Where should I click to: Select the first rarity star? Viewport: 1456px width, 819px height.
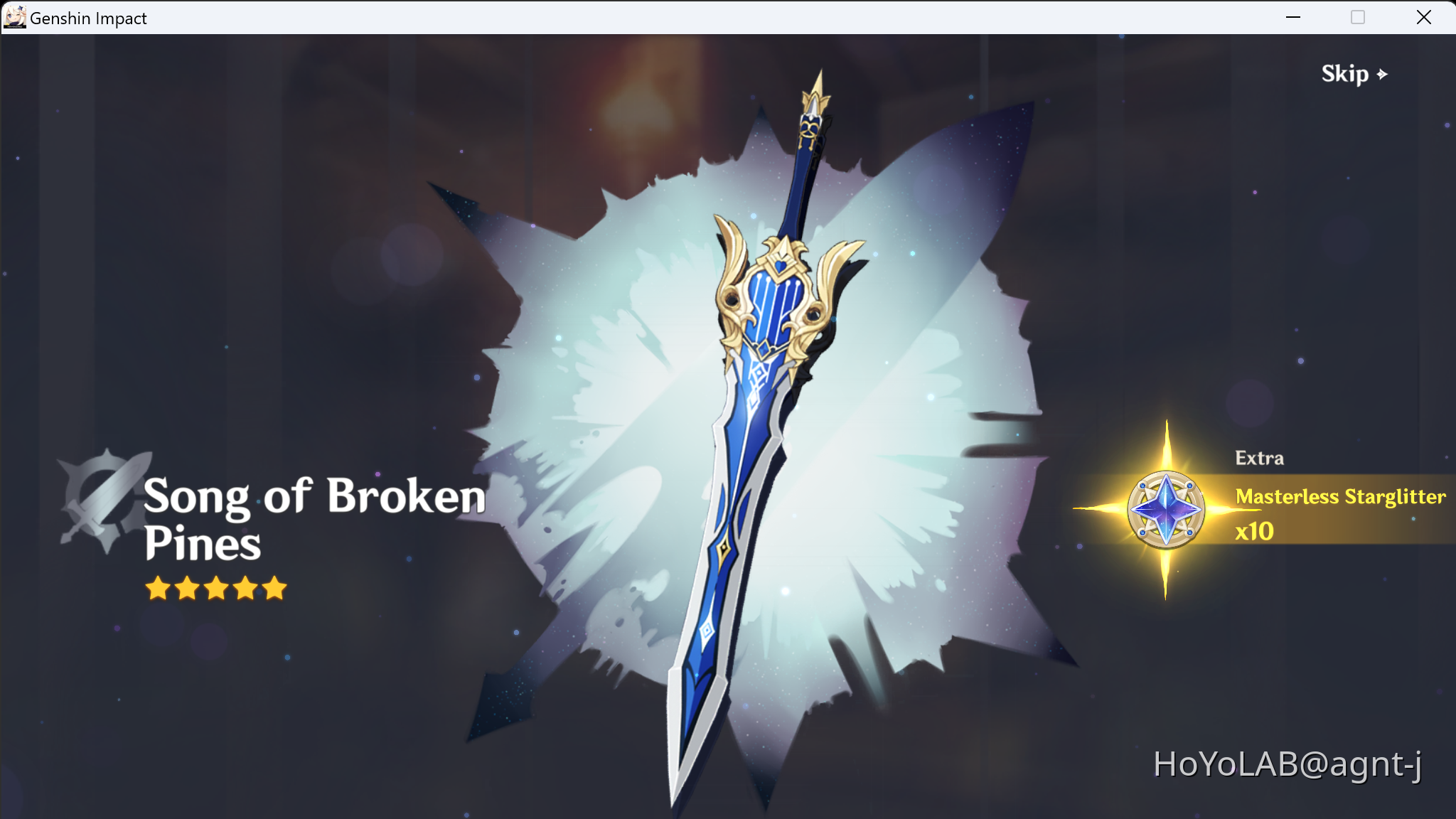pyautogui.click(x=158, y=588)
